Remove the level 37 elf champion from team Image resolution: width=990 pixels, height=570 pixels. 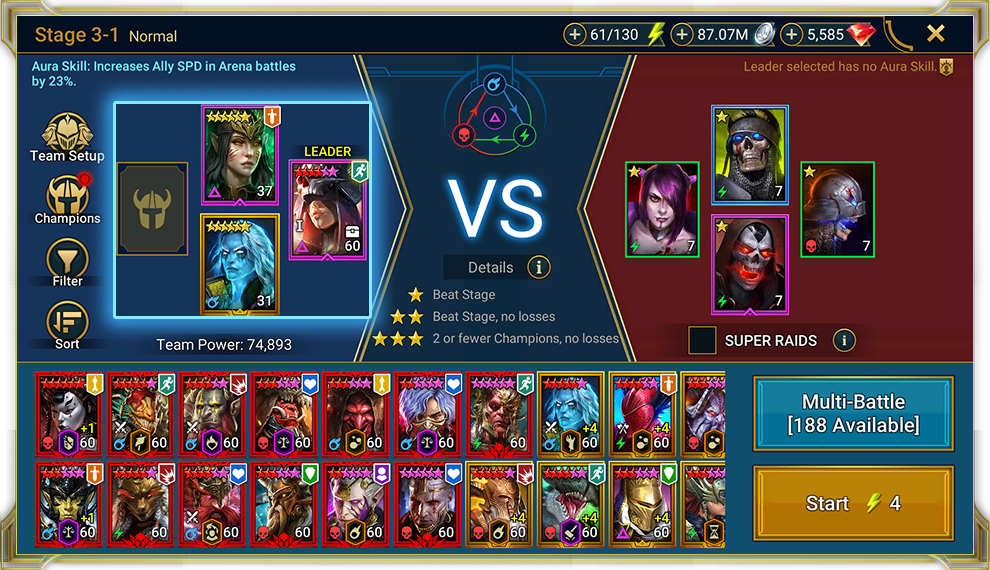click(240, 154)
